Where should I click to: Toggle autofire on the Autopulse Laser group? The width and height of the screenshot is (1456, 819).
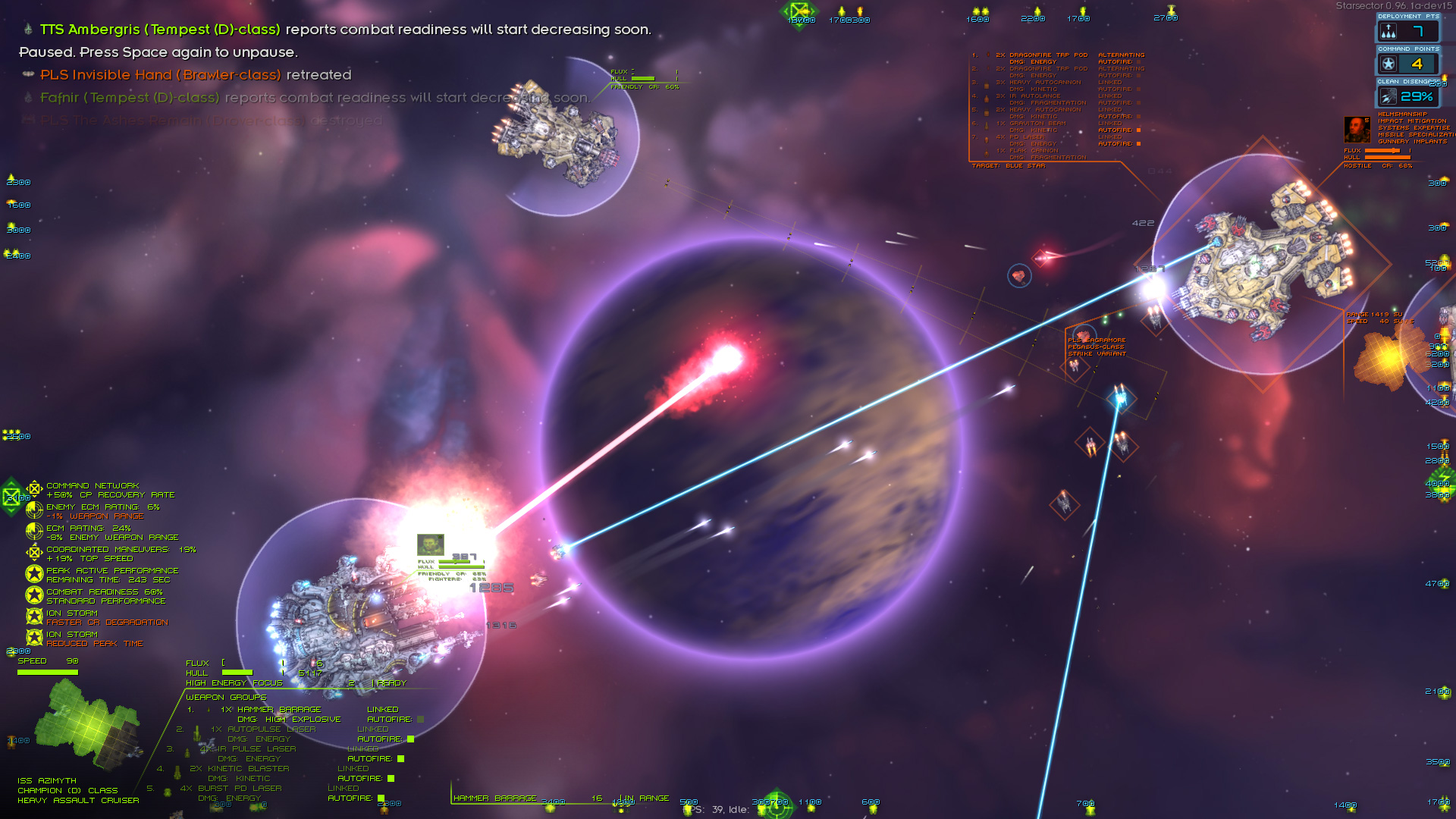(x=409, y=738)
